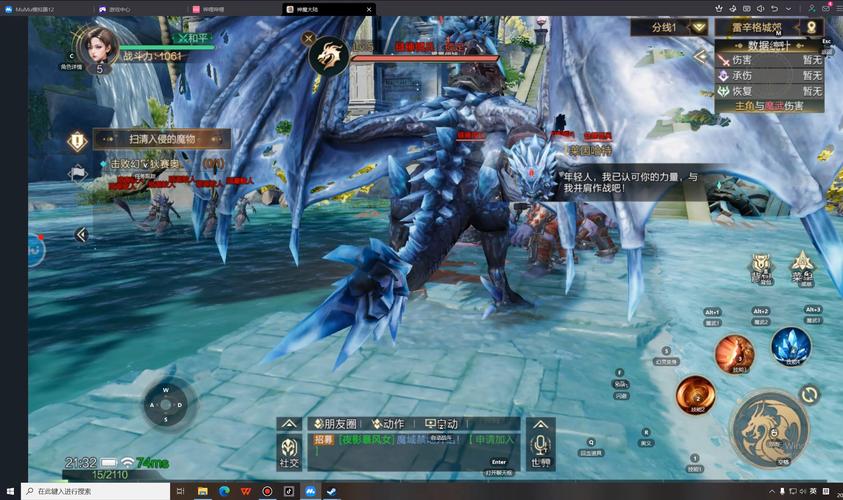Click the circular arrows swap button
The width and height of the screenshot is (843, 500).
(x=810, y=395)
